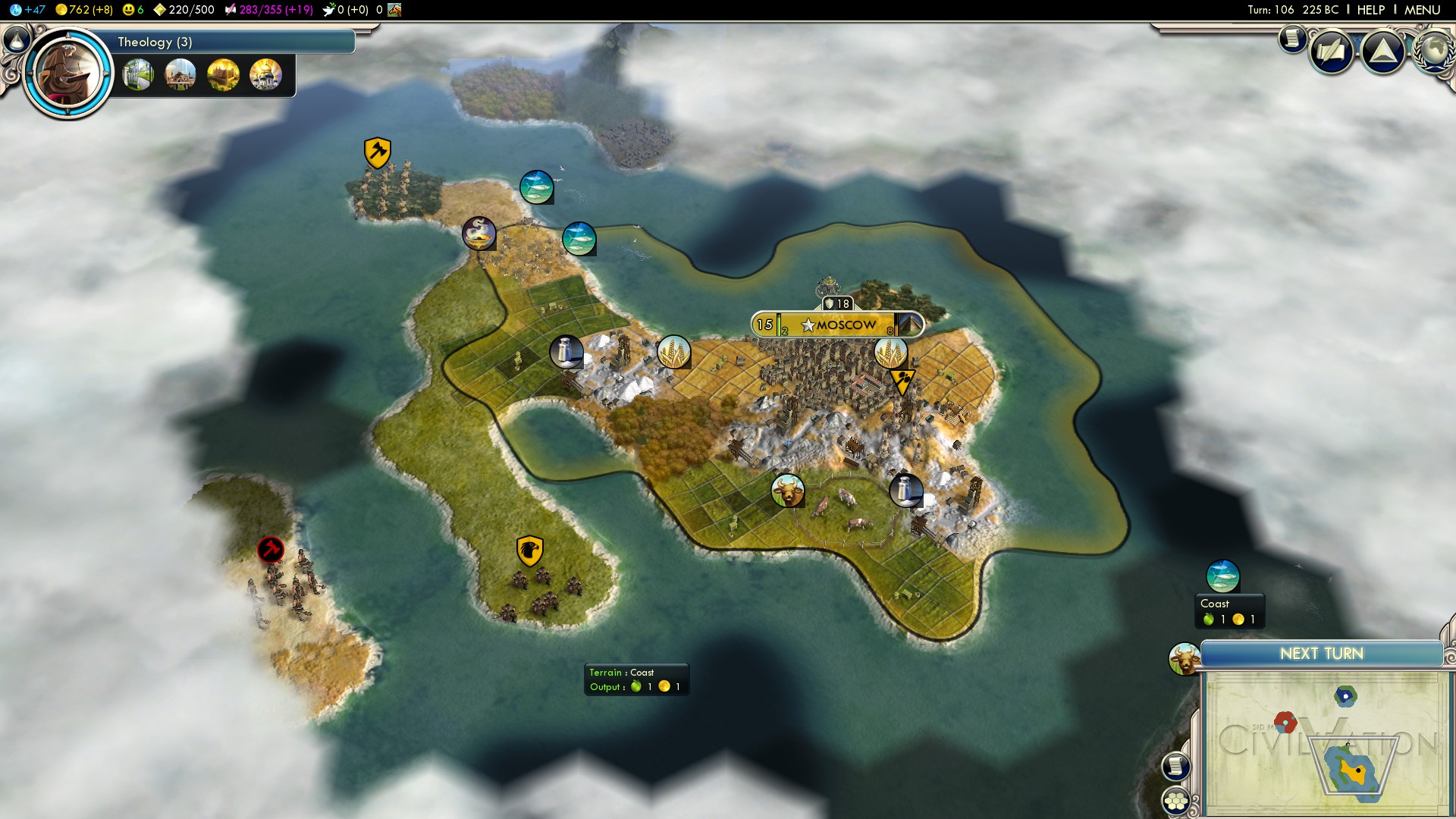Select the golden castle wonder icon
Image resolution: width=1456 pixels, height=819 pixels.
tap(223, 75)
